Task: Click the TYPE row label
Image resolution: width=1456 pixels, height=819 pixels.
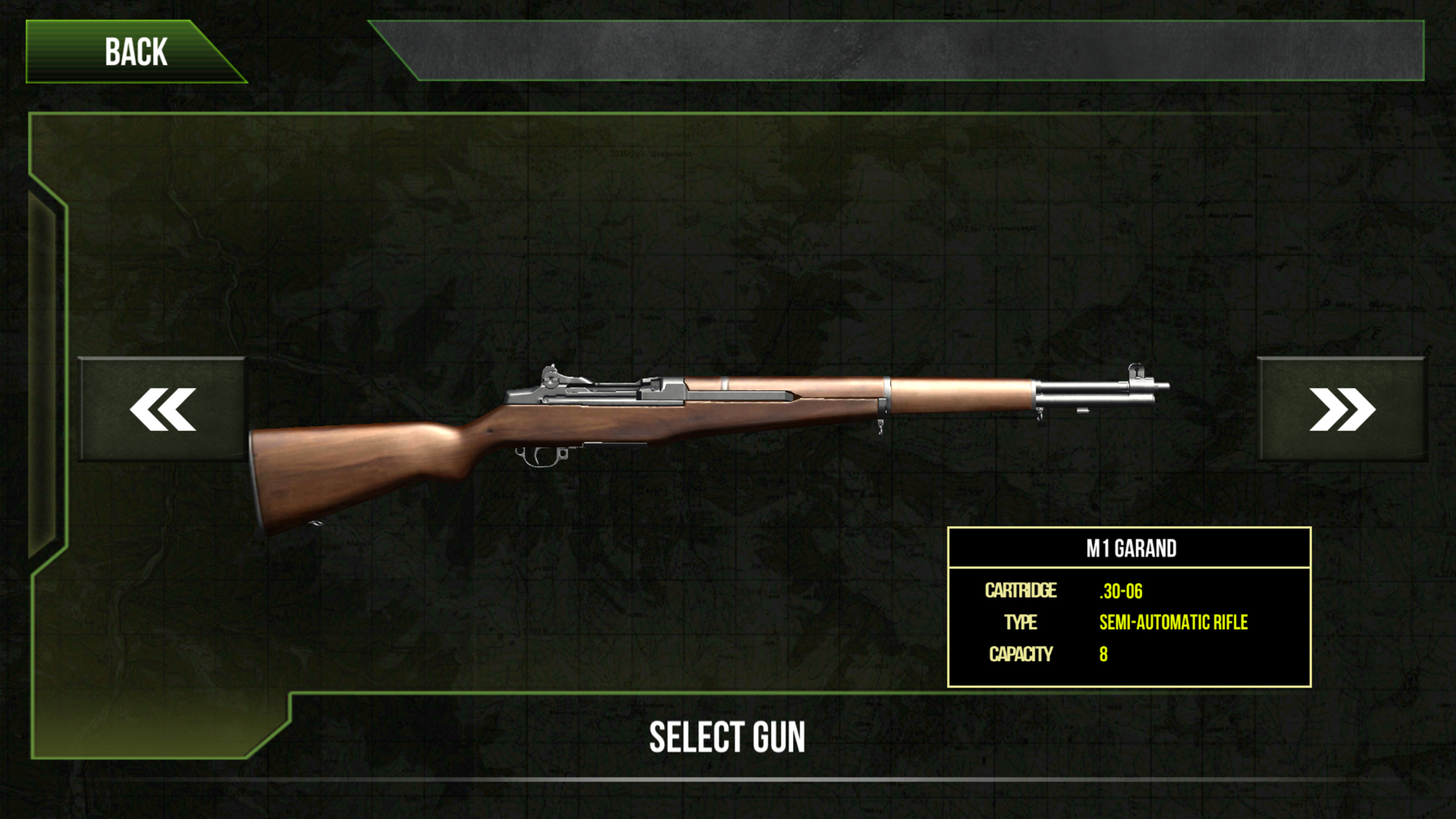Action: pyautogui.click(x=1020, y=623)
